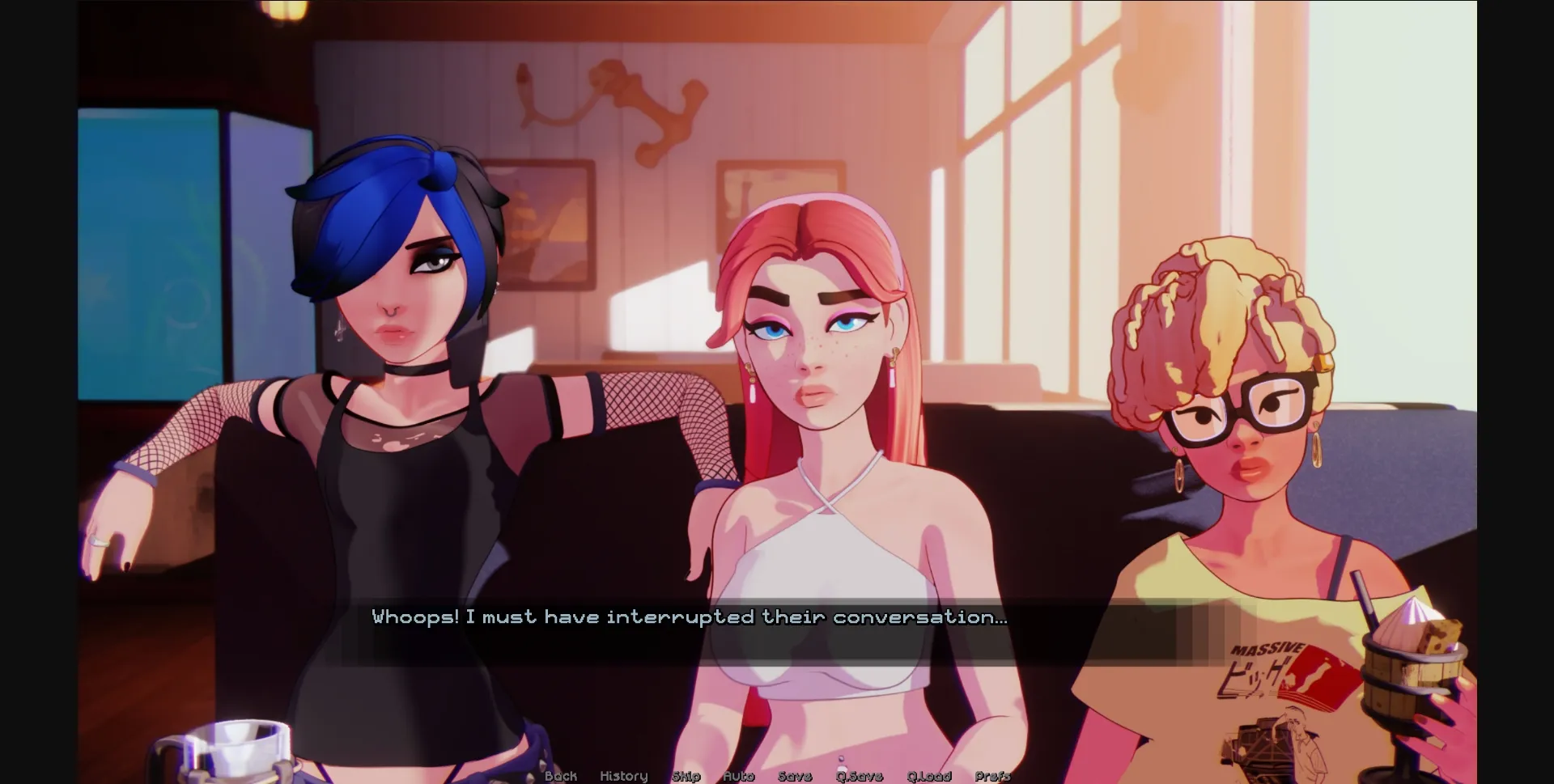The height and width of the screenshot is (784, 1554).
Task: Click Q.Save in the quick menu
Action: [x=860, y=775]
